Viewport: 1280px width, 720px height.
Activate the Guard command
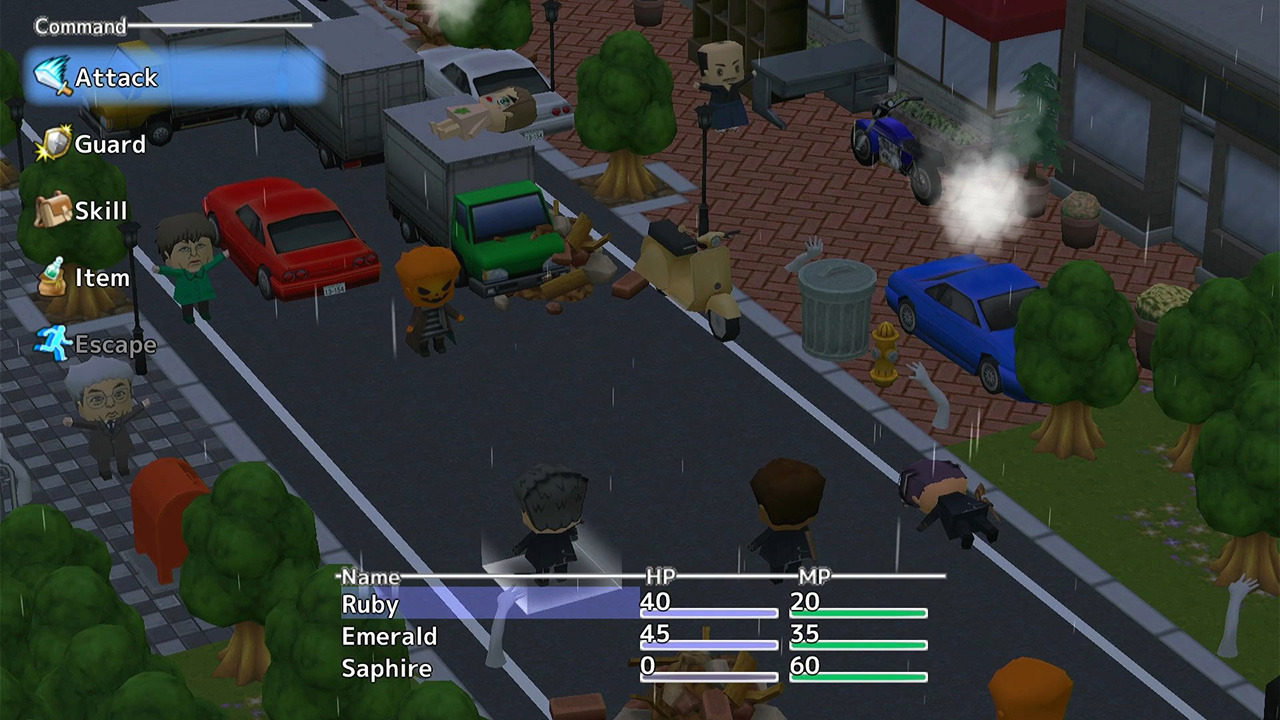[x=109, y=144]
